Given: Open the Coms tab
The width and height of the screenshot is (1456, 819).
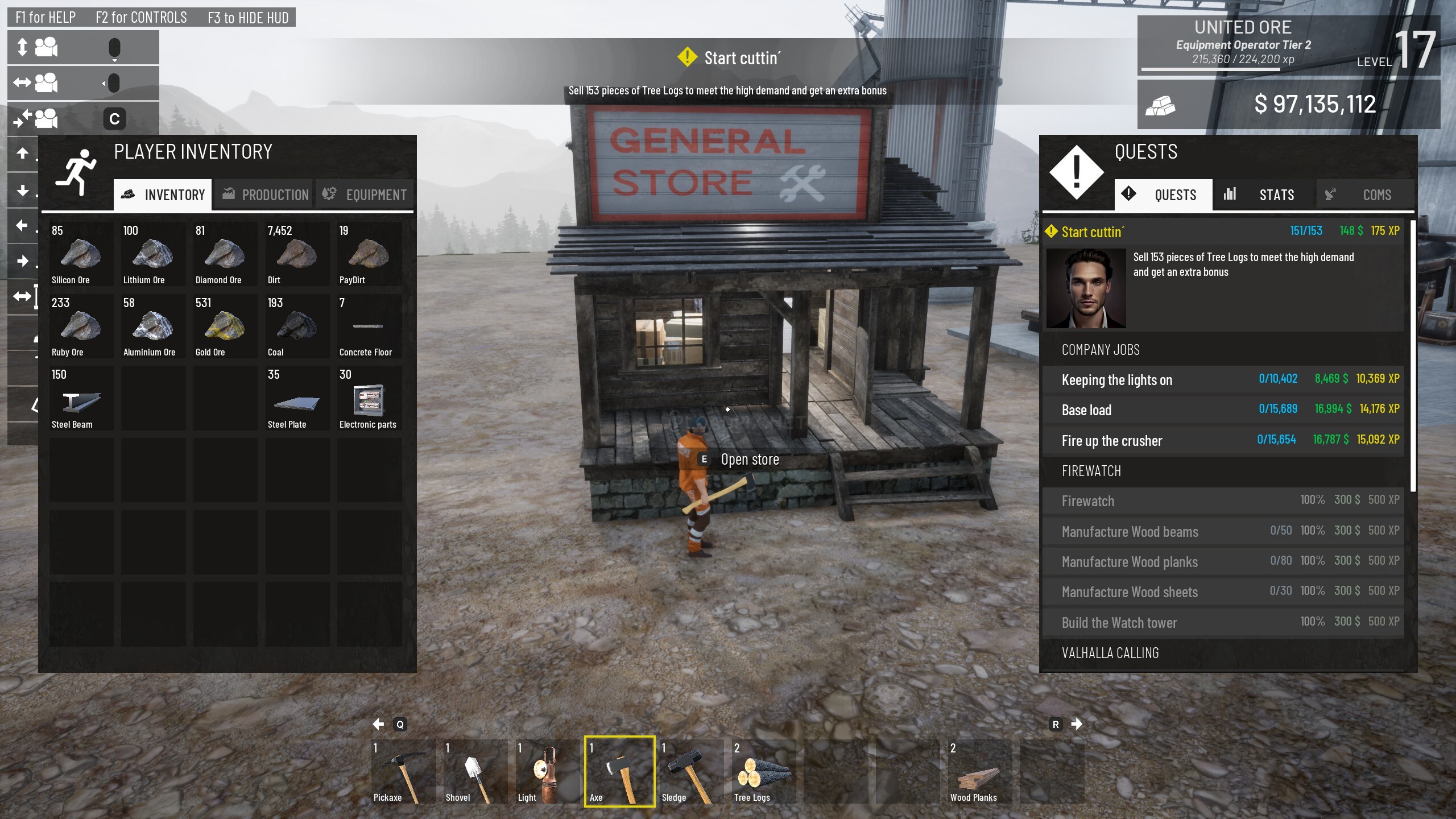Looking at the screenshot, I should click(x=1364, y=195).
